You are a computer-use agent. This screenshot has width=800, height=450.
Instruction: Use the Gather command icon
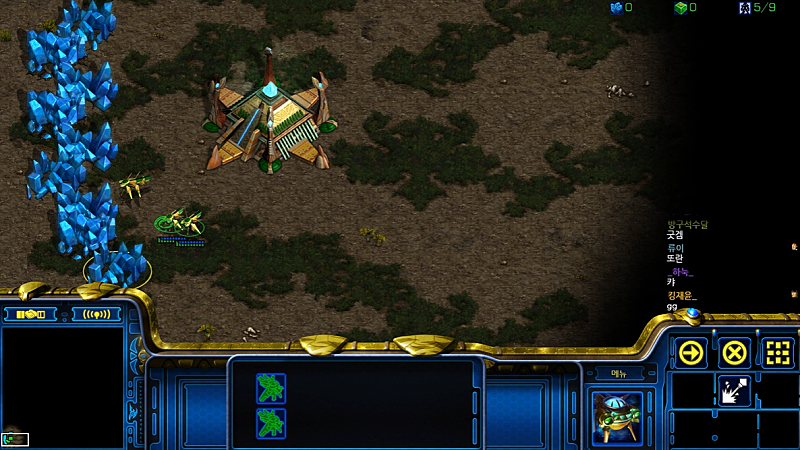(733, 390)
